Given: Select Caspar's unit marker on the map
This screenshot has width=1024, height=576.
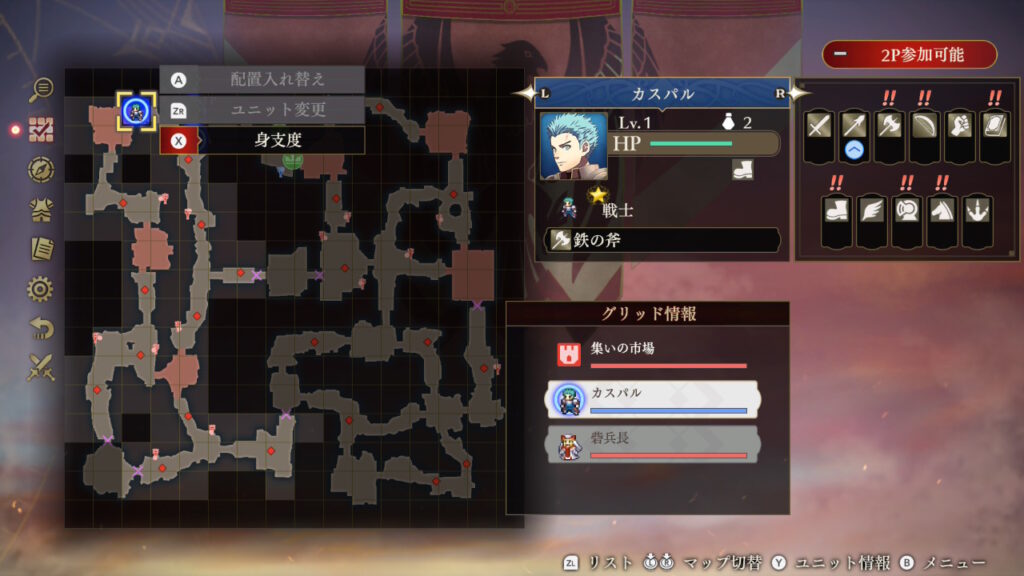Looking at the screenshot, I should point(135,110).
